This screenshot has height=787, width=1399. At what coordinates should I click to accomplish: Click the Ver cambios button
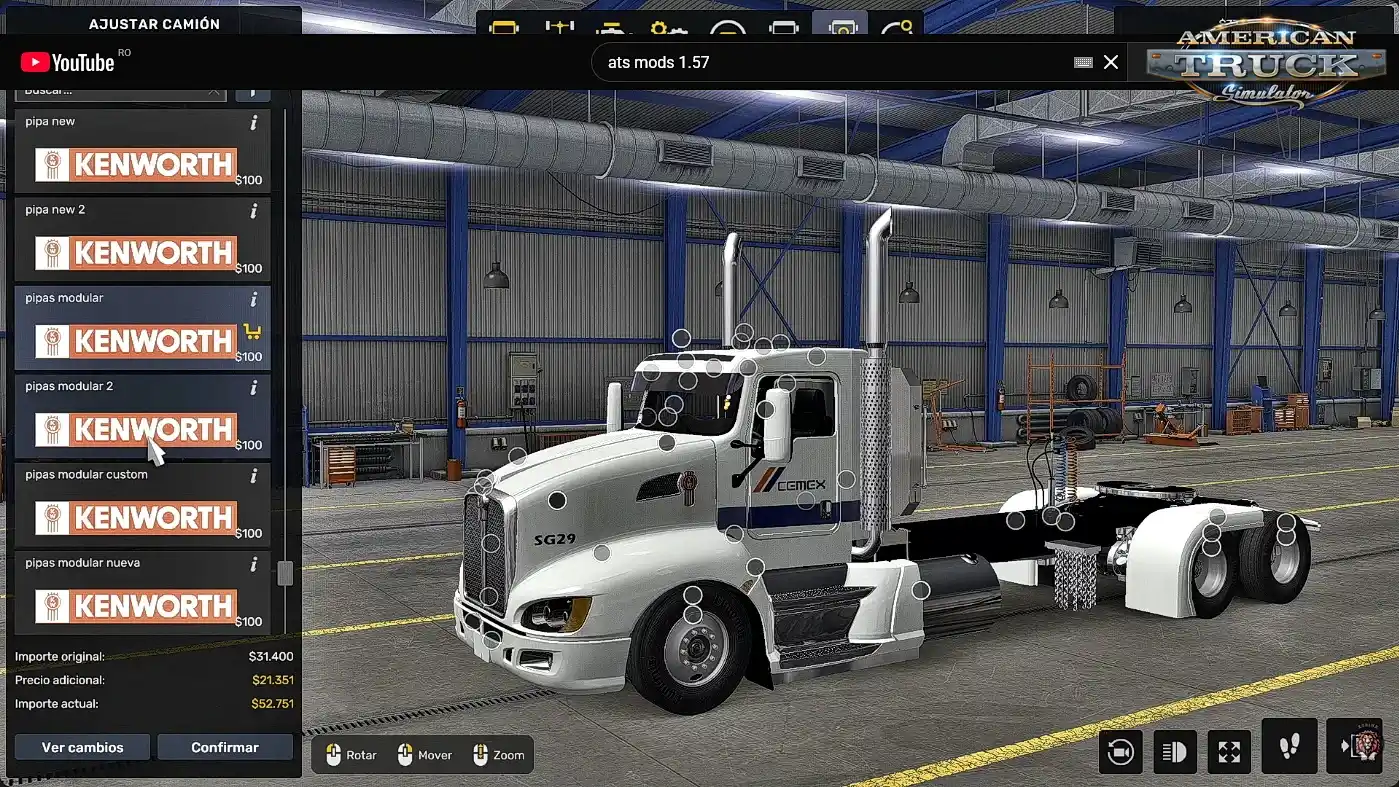point(82,747)
